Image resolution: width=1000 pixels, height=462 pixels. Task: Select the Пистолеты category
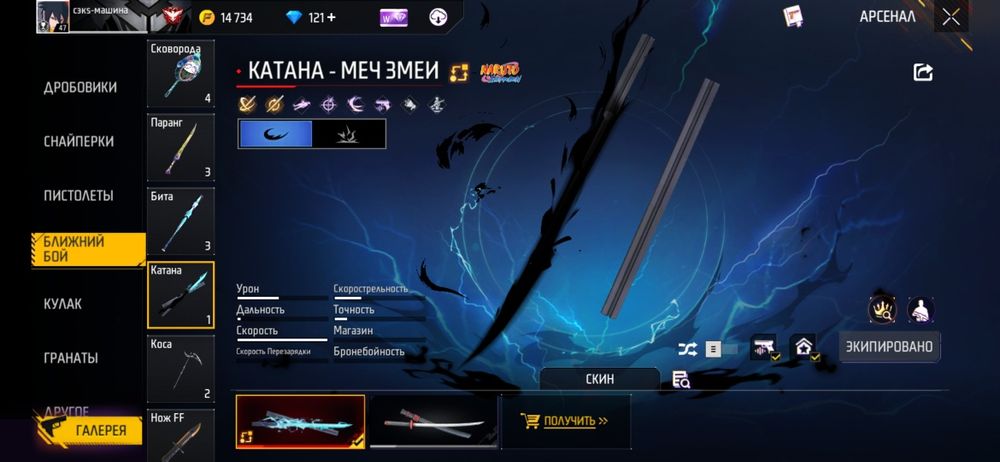(x=78, y=195)
